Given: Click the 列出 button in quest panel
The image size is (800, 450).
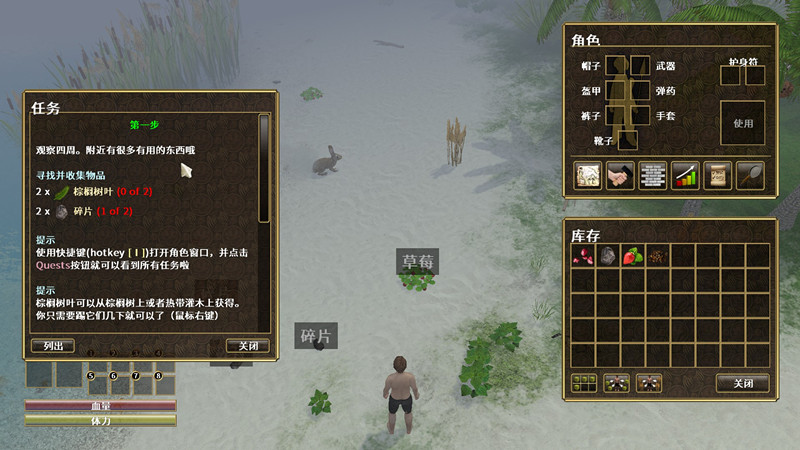Looking at the screenshot, I should [x=52, y=346].
